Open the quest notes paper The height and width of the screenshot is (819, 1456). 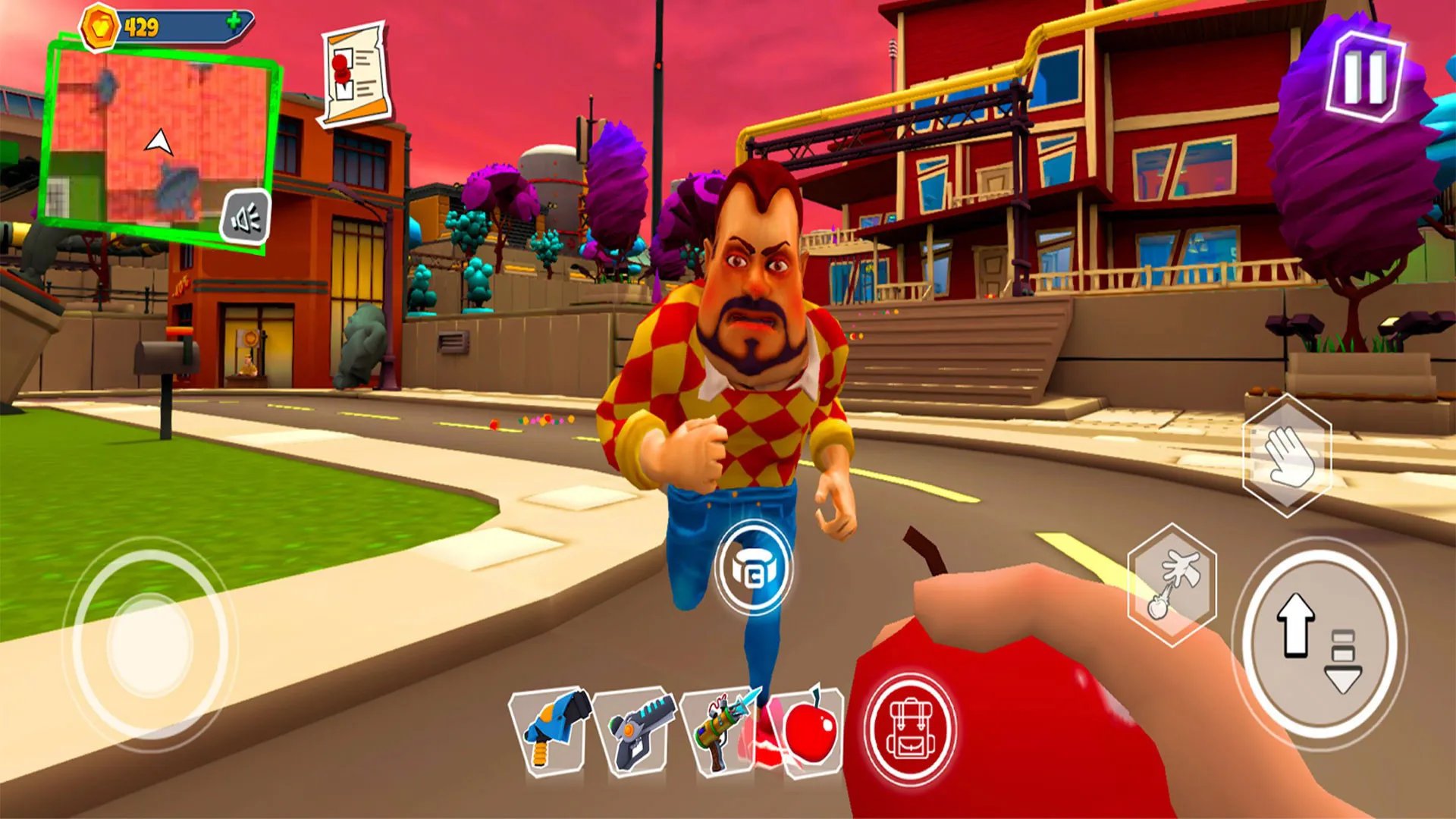click(355, 74)
